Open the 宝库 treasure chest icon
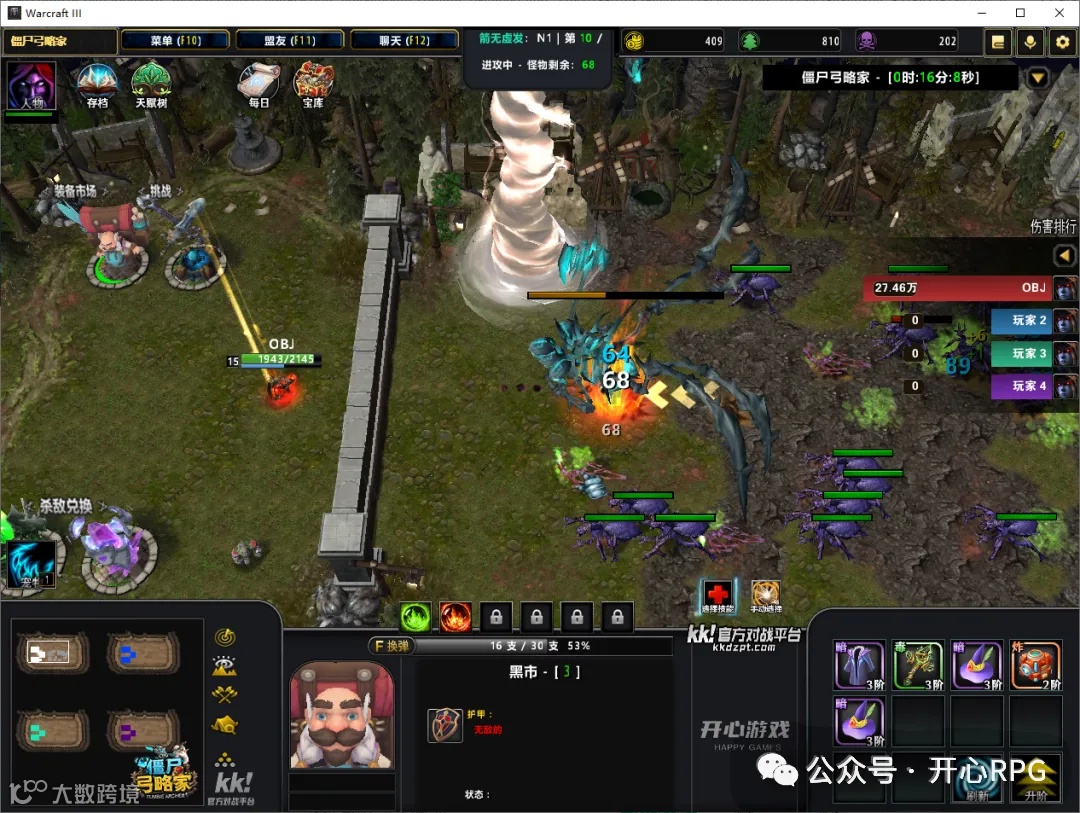 tap(314, 84)
